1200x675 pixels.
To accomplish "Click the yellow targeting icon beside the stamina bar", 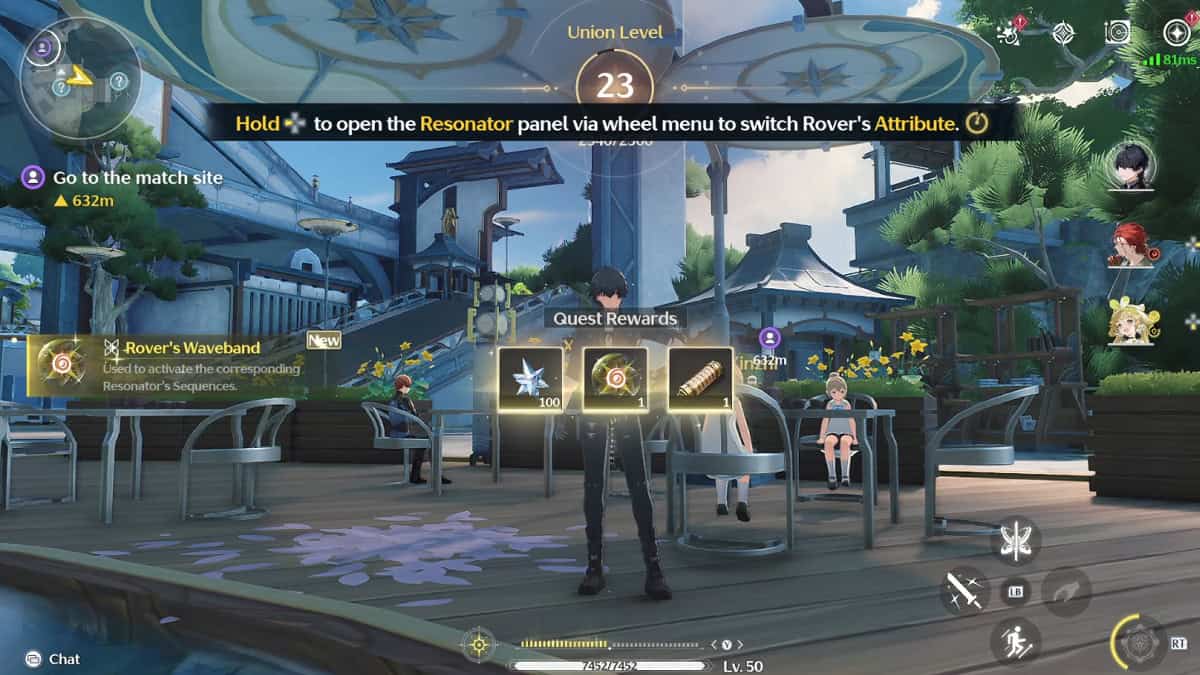I will coord(479,644).
